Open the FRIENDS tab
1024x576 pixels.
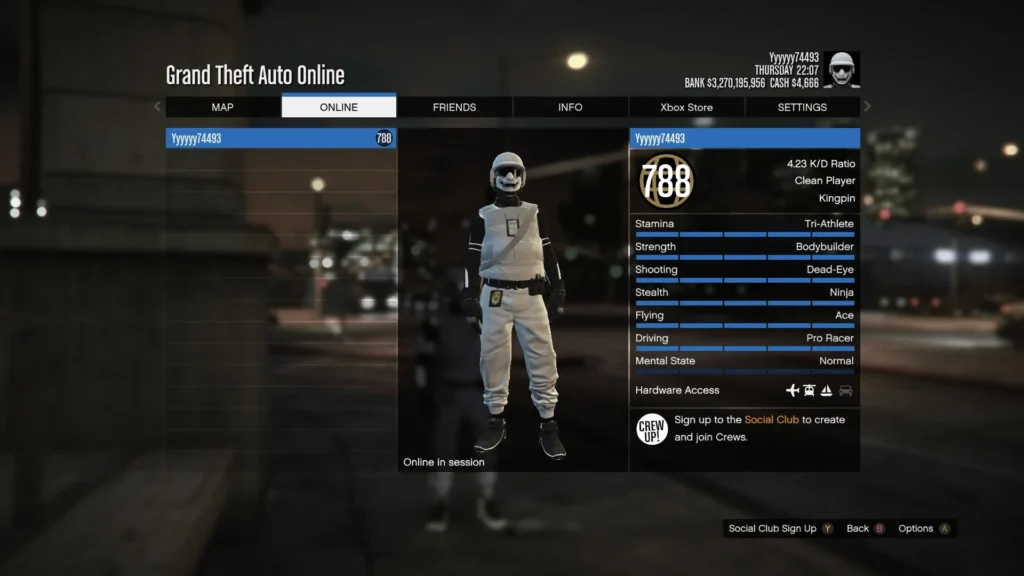coord(454,107)
